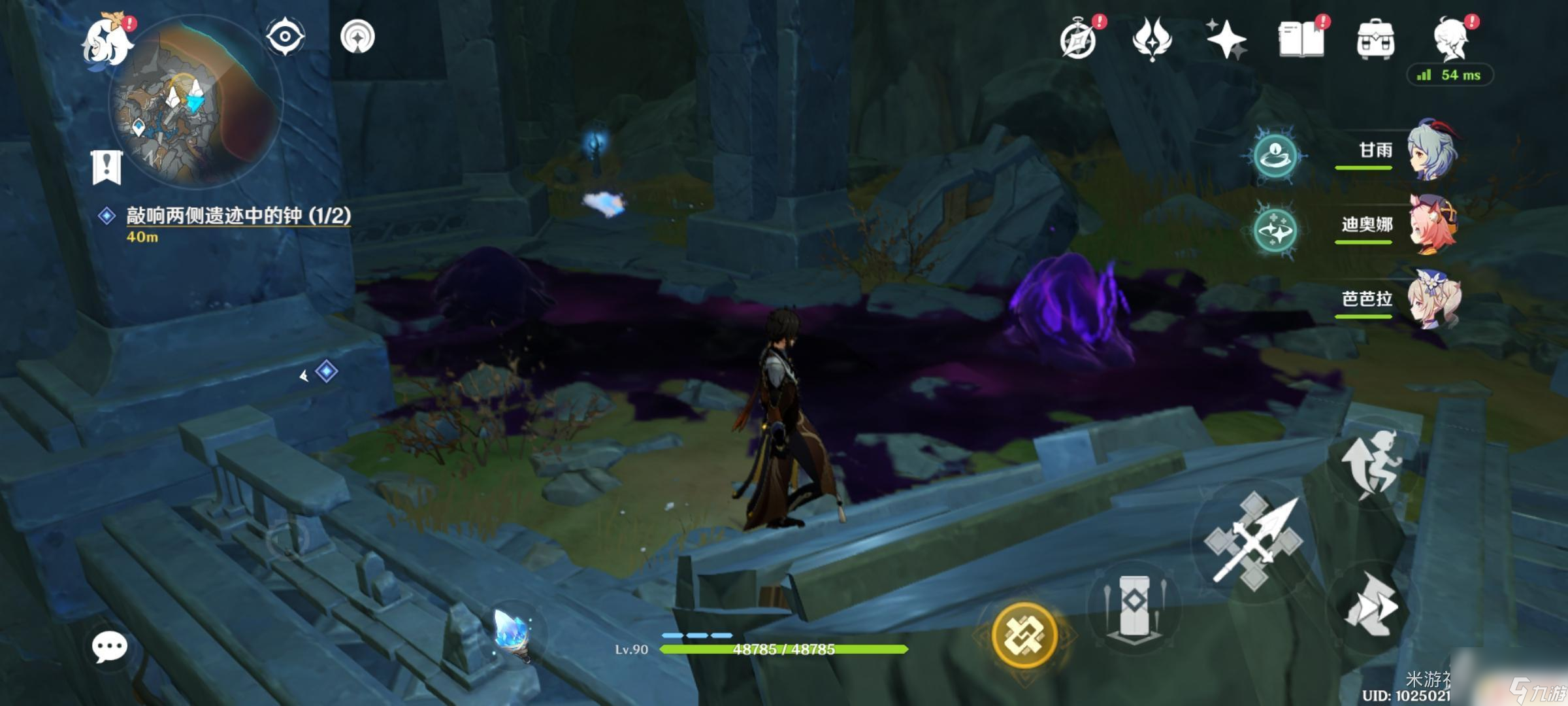Open the circular minimap
Screen dimensions: 1568x706
click(195, 101)
